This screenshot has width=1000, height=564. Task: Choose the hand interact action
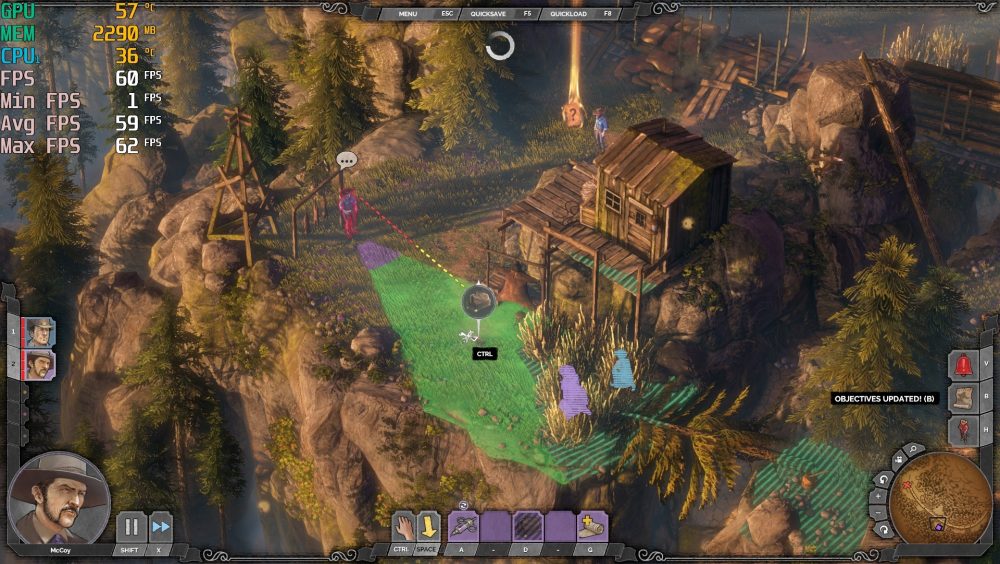point(402,526)
